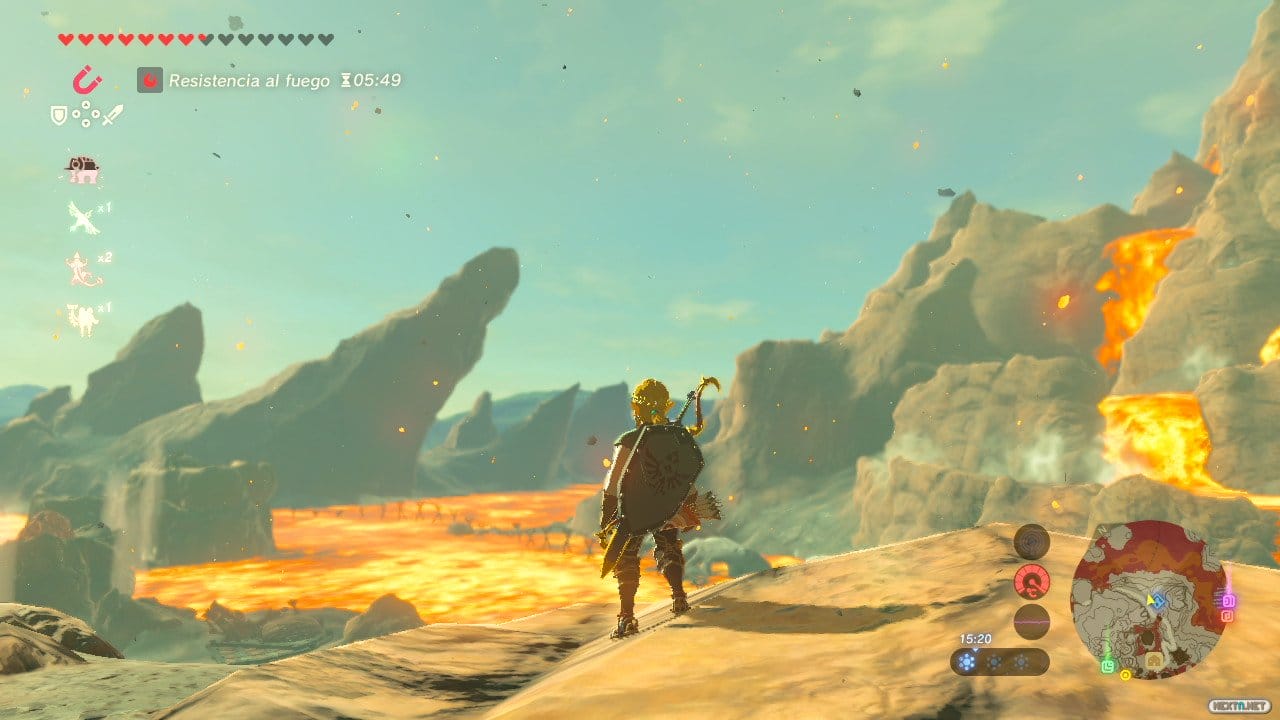Select the red temperature gauge
Viewport: 1280px width, 720px height.
pos(1031,581)
